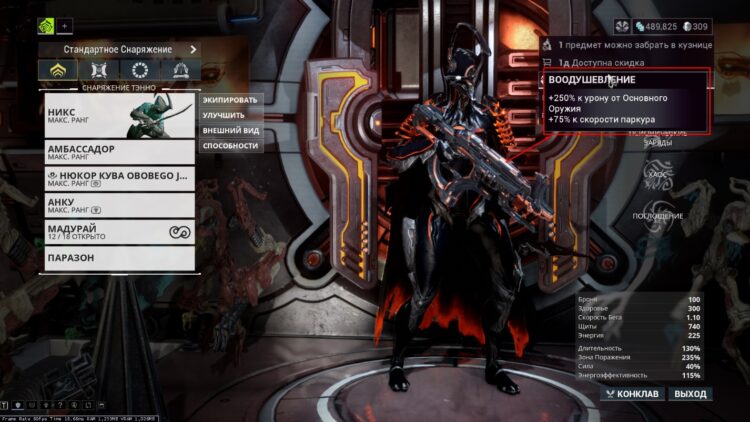The width and height of the screenshot is (750, 422).
Task: Open the foundry item ready notification
Action: coord(625,46)
